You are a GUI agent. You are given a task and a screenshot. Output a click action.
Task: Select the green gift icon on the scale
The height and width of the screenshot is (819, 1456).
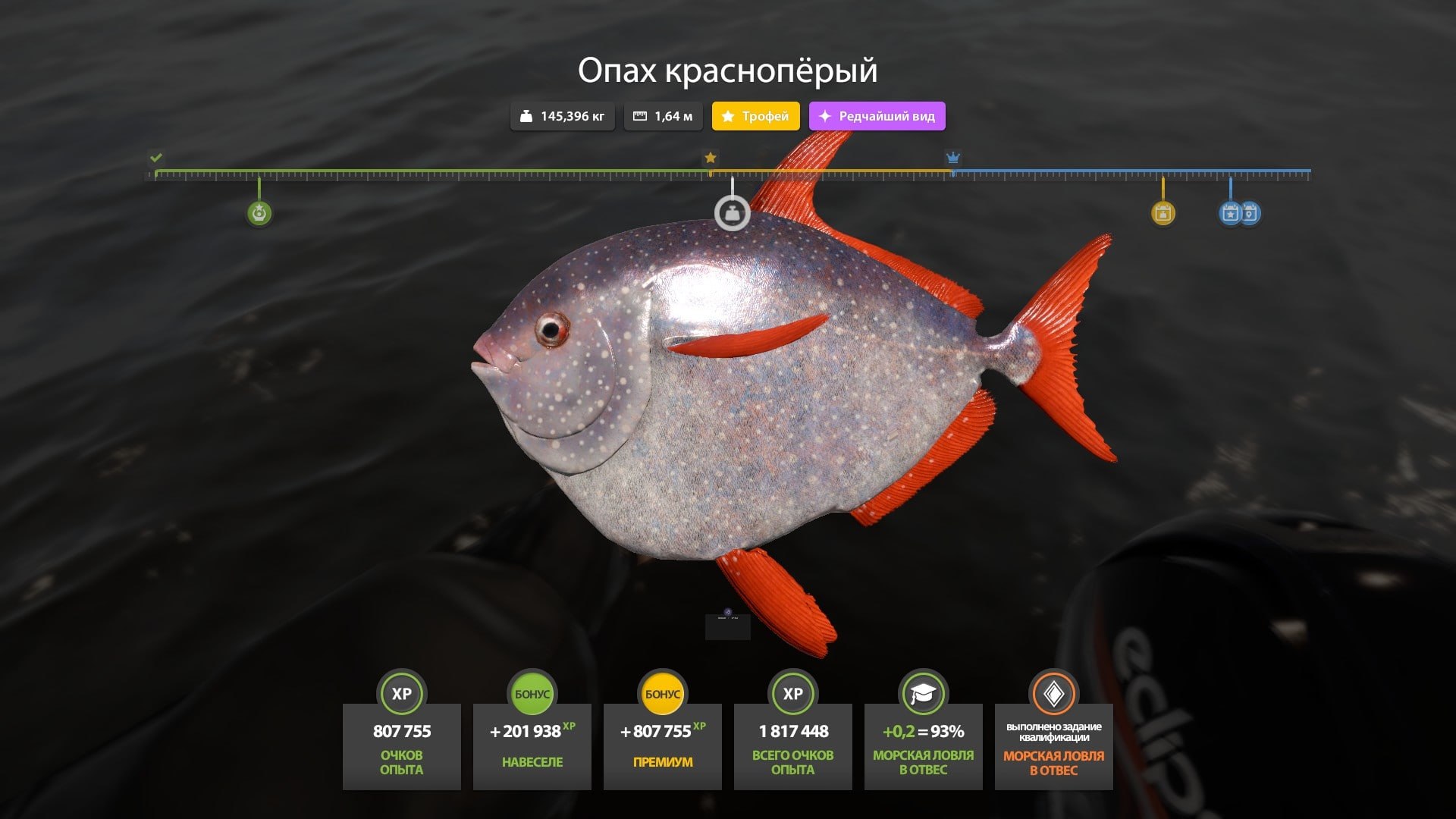(258, 213)
